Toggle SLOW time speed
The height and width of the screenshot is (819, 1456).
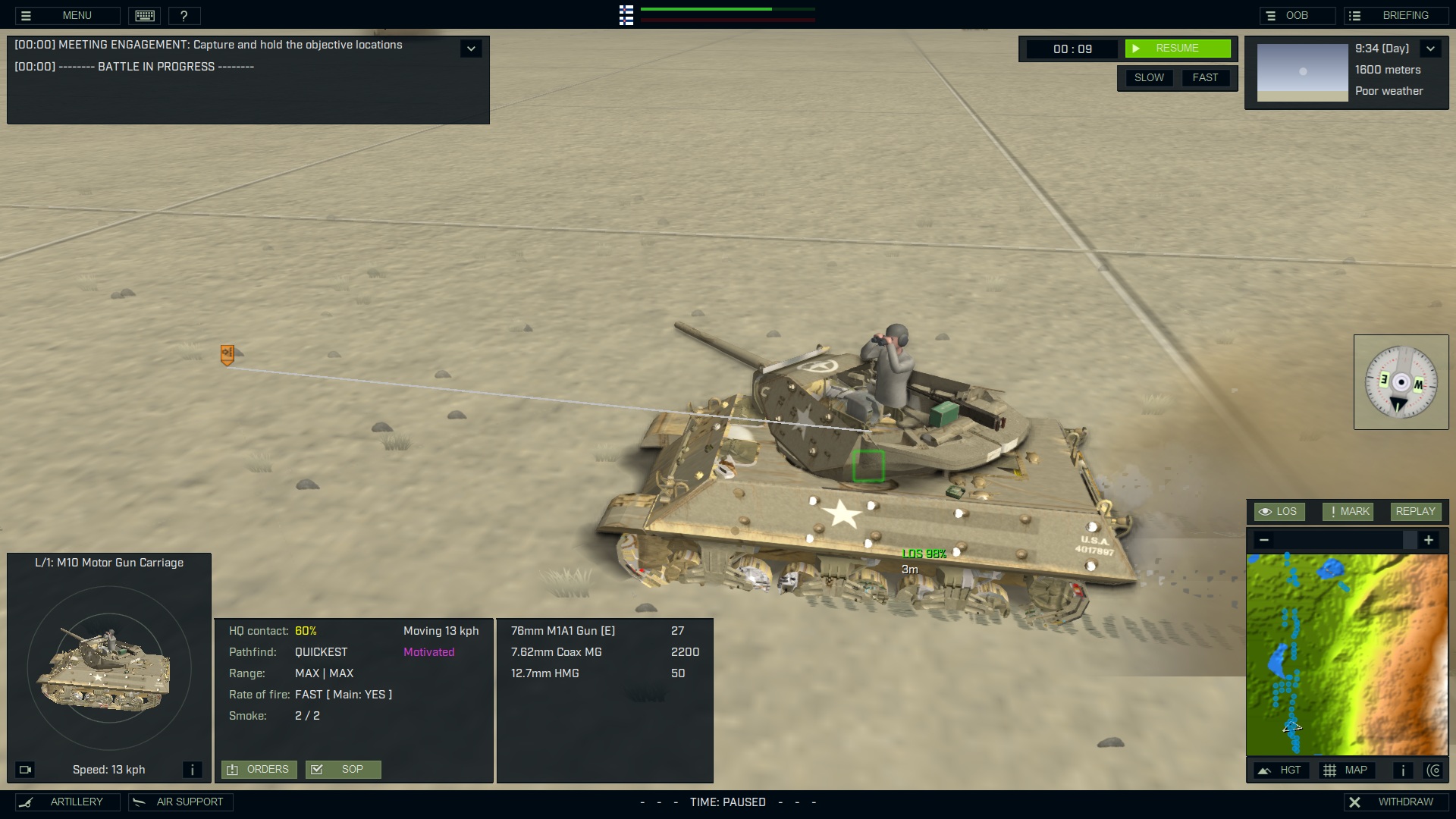point(1149,77)
